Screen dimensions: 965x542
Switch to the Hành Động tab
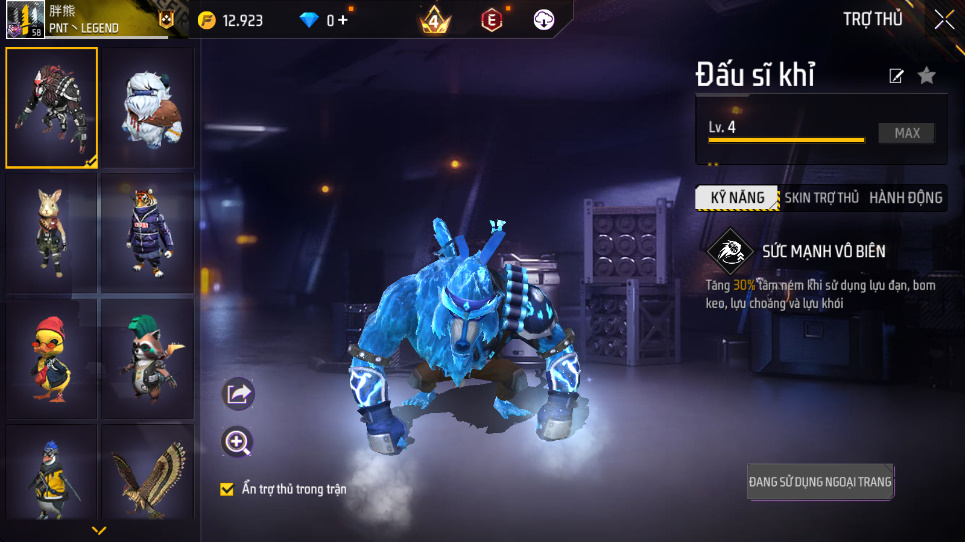pyautogui.click(x=905, y=198)
